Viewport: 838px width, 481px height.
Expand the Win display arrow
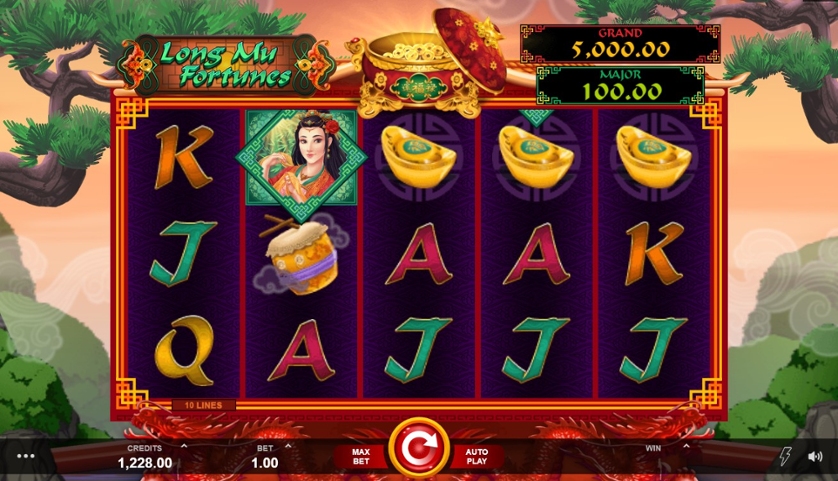[684, 446]
